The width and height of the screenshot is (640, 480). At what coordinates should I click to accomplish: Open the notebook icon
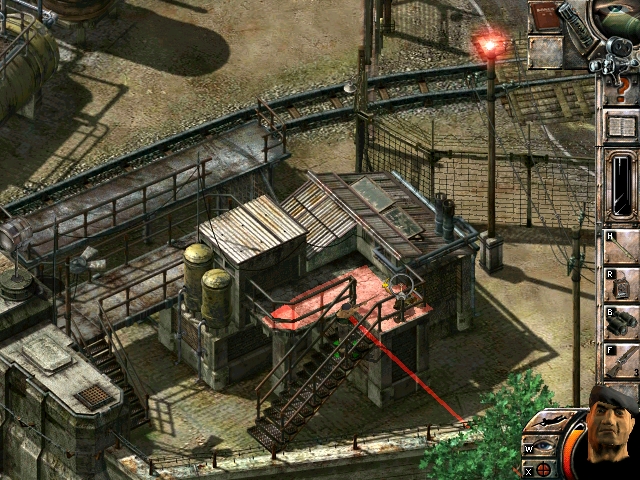(621, 127)
